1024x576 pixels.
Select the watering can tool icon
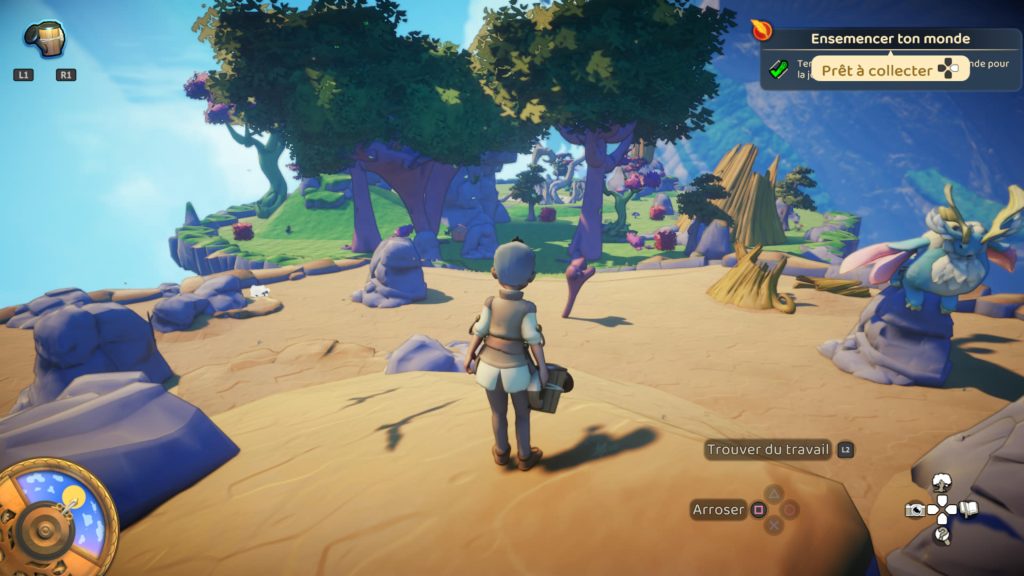(45, 40)
